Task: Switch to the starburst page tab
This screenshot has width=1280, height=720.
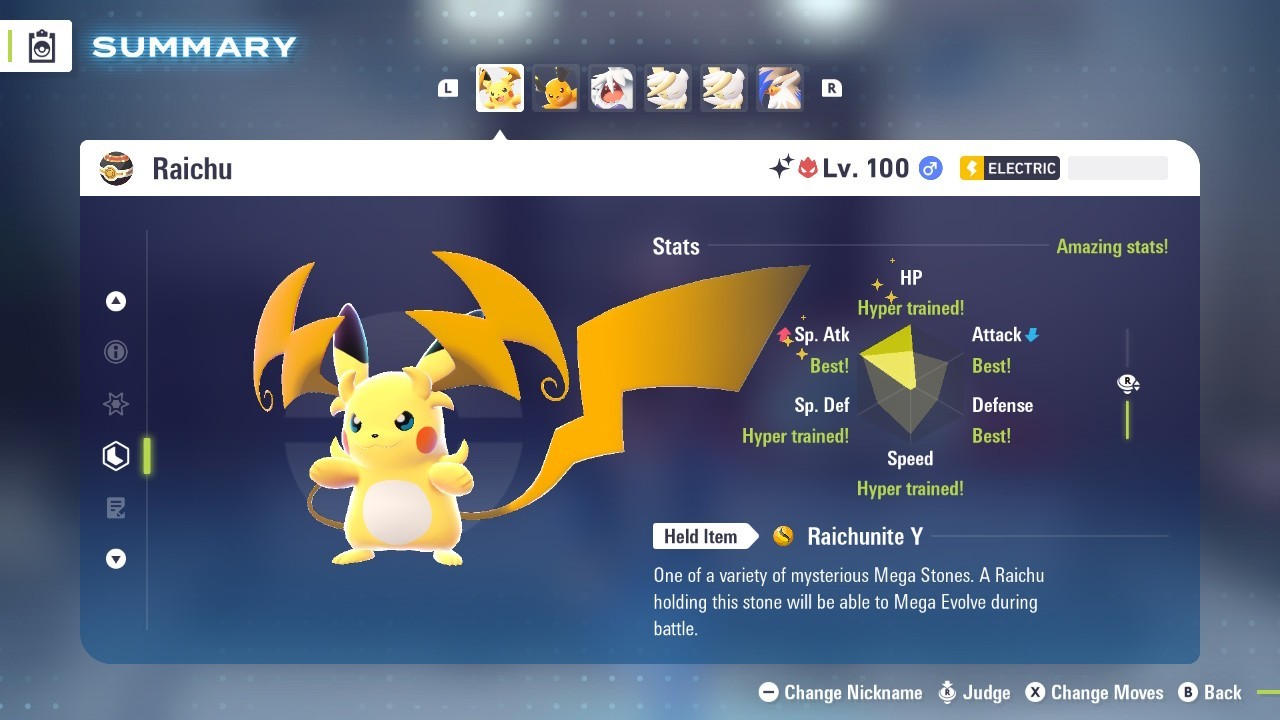Action: [116, 404]
